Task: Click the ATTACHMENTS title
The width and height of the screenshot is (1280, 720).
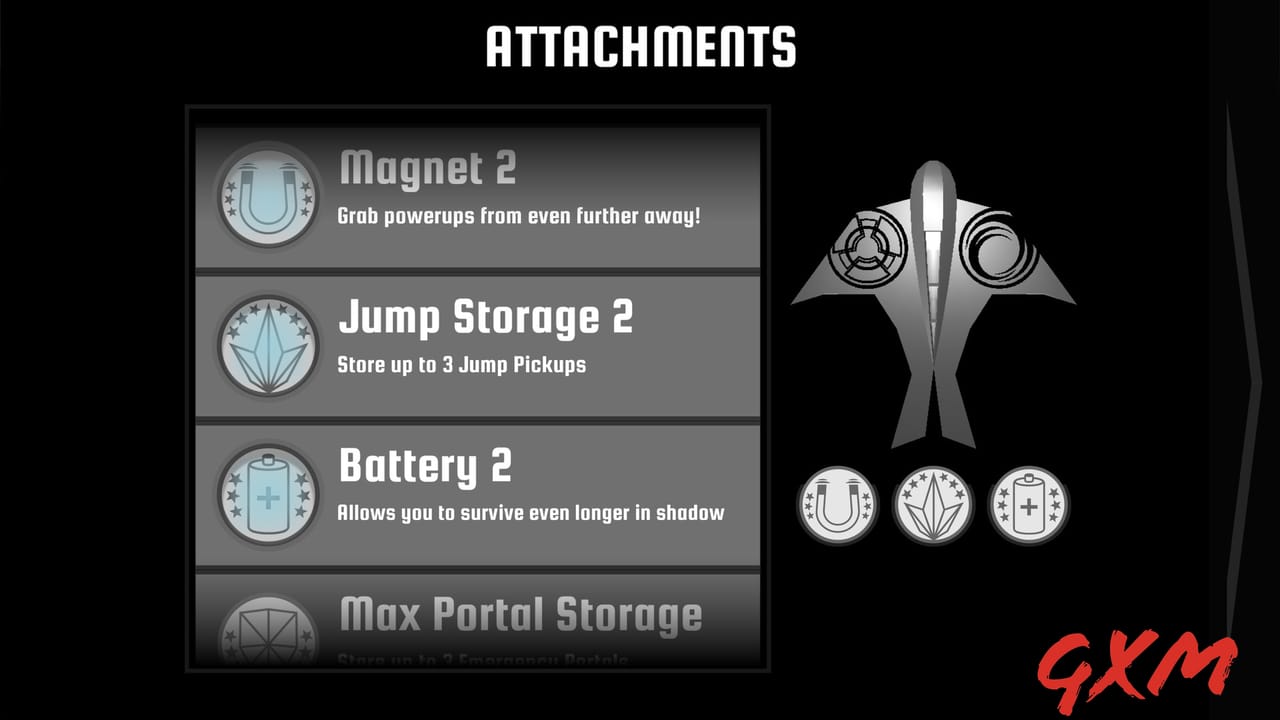Action: tap(640, 44)
